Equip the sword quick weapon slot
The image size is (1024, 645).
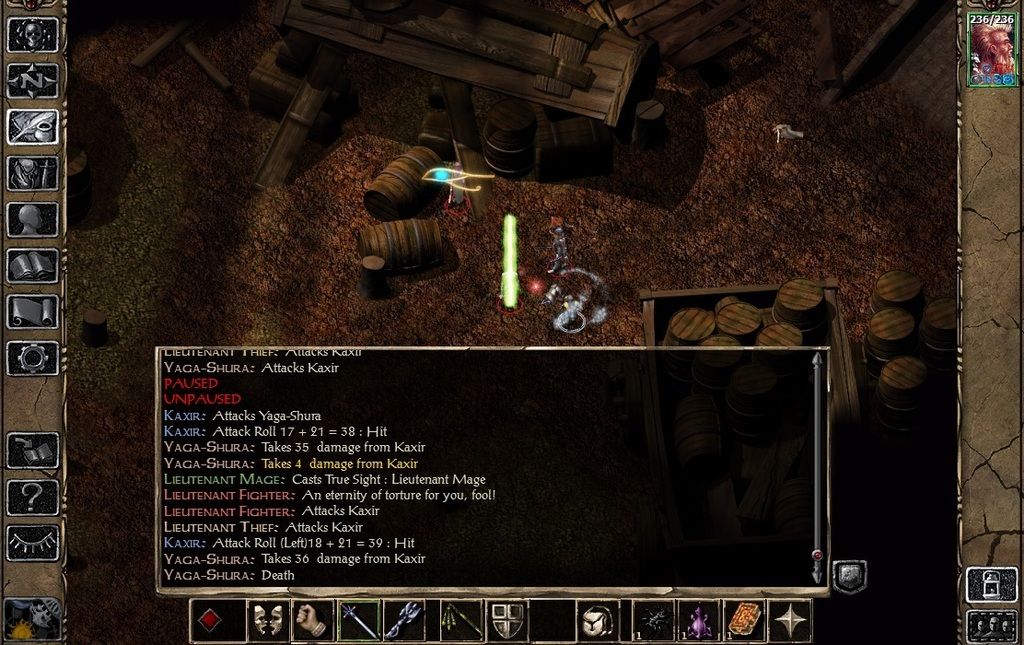pyautogui.click(x=359, y=621)
